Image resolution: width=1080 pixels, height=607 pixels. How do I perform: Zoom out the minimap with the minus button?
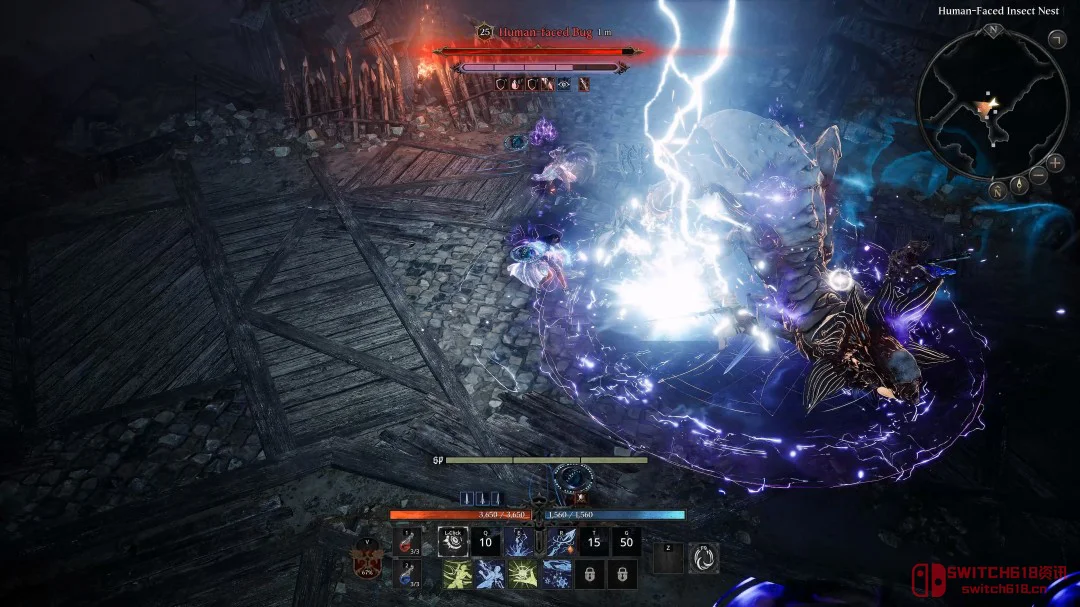pyautogui.click(x=1039, y=176)
